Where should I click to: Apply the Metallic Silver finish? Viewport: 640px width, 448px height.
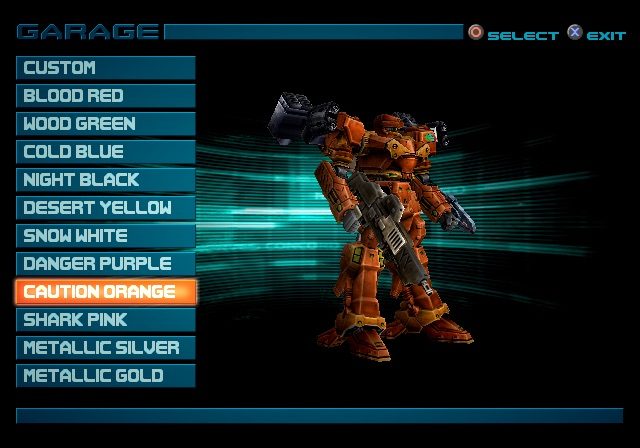point(105,348)
